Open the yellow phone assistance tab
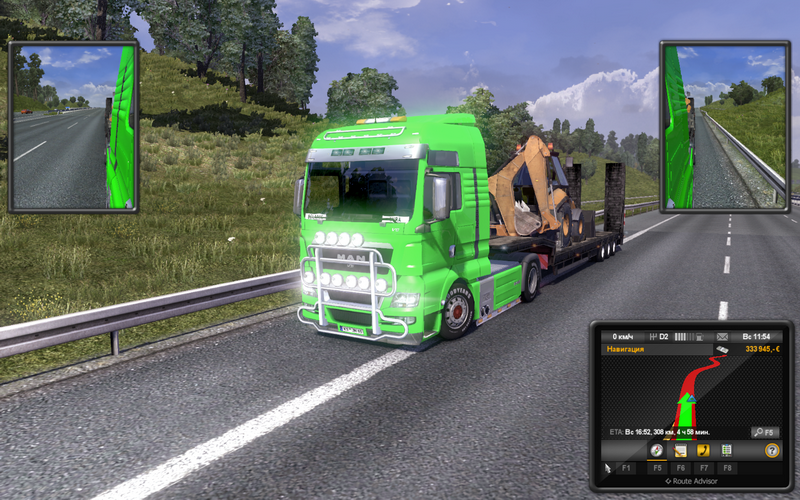Image resolution: width=800 pixels, height=500 pixels. [703, 451]
